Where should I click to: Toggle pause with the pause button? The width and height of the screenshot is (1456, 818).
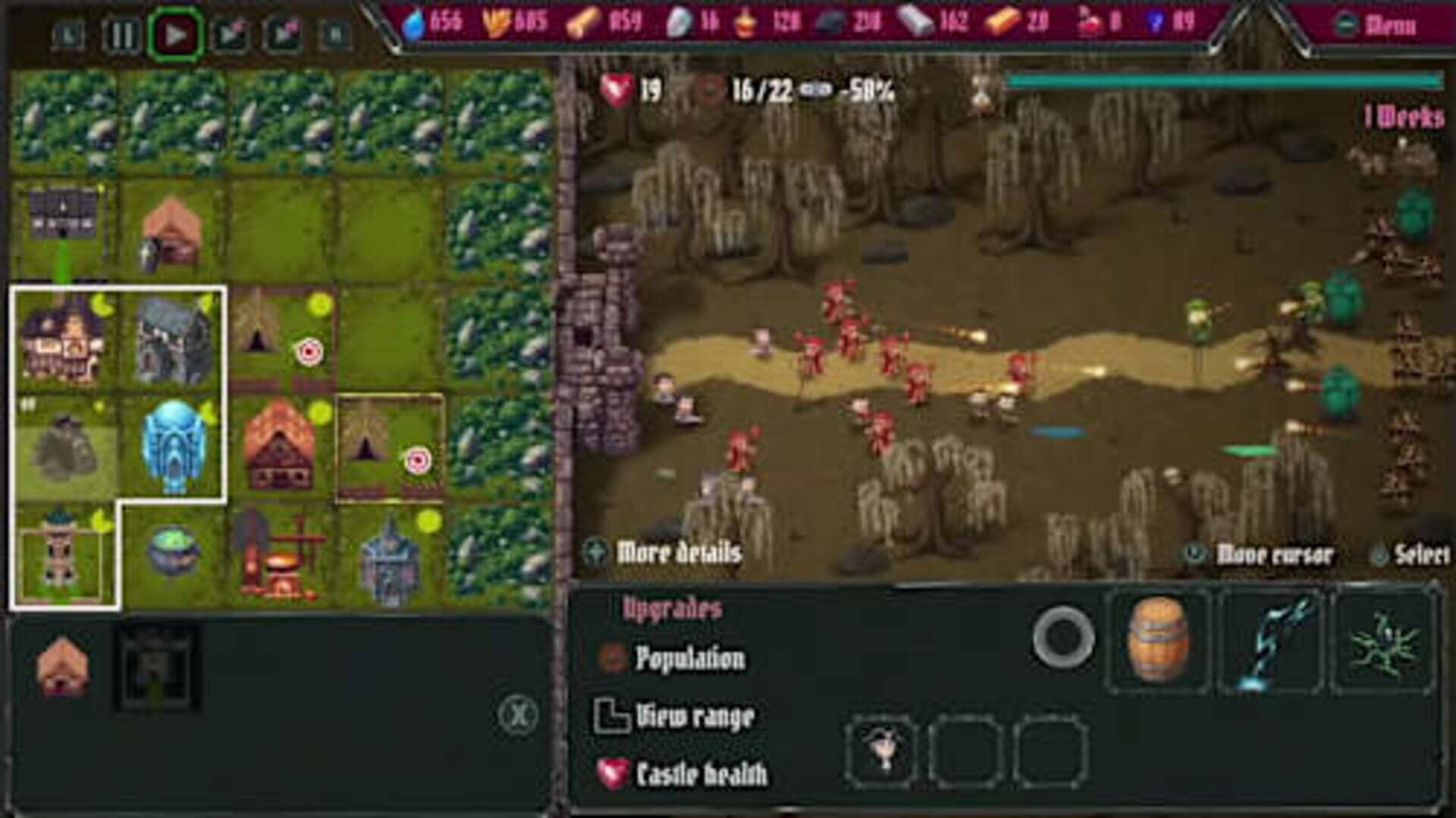121,32
